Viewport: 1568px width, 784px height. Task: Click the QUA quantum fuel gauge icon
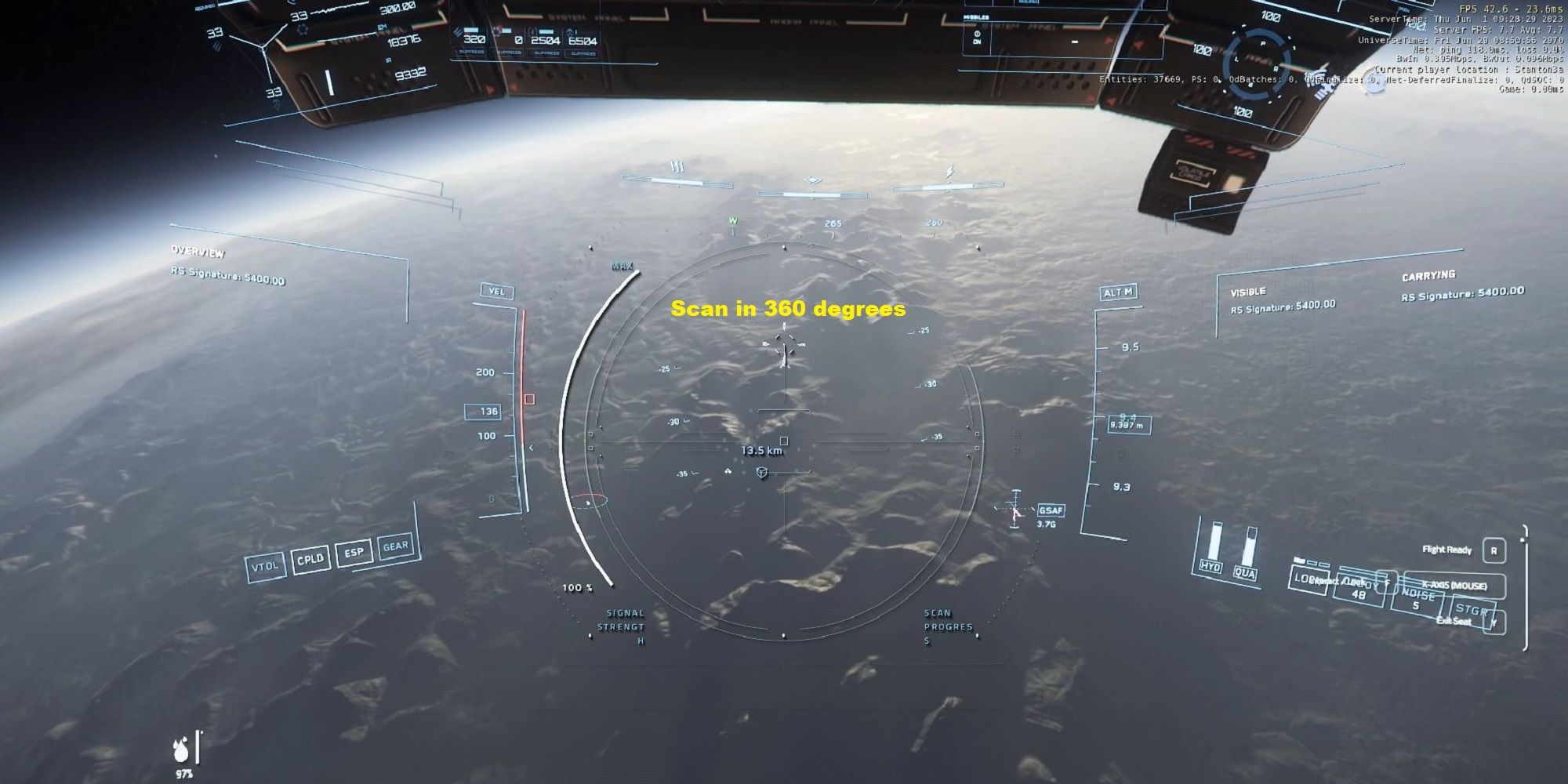(1247, 566)
